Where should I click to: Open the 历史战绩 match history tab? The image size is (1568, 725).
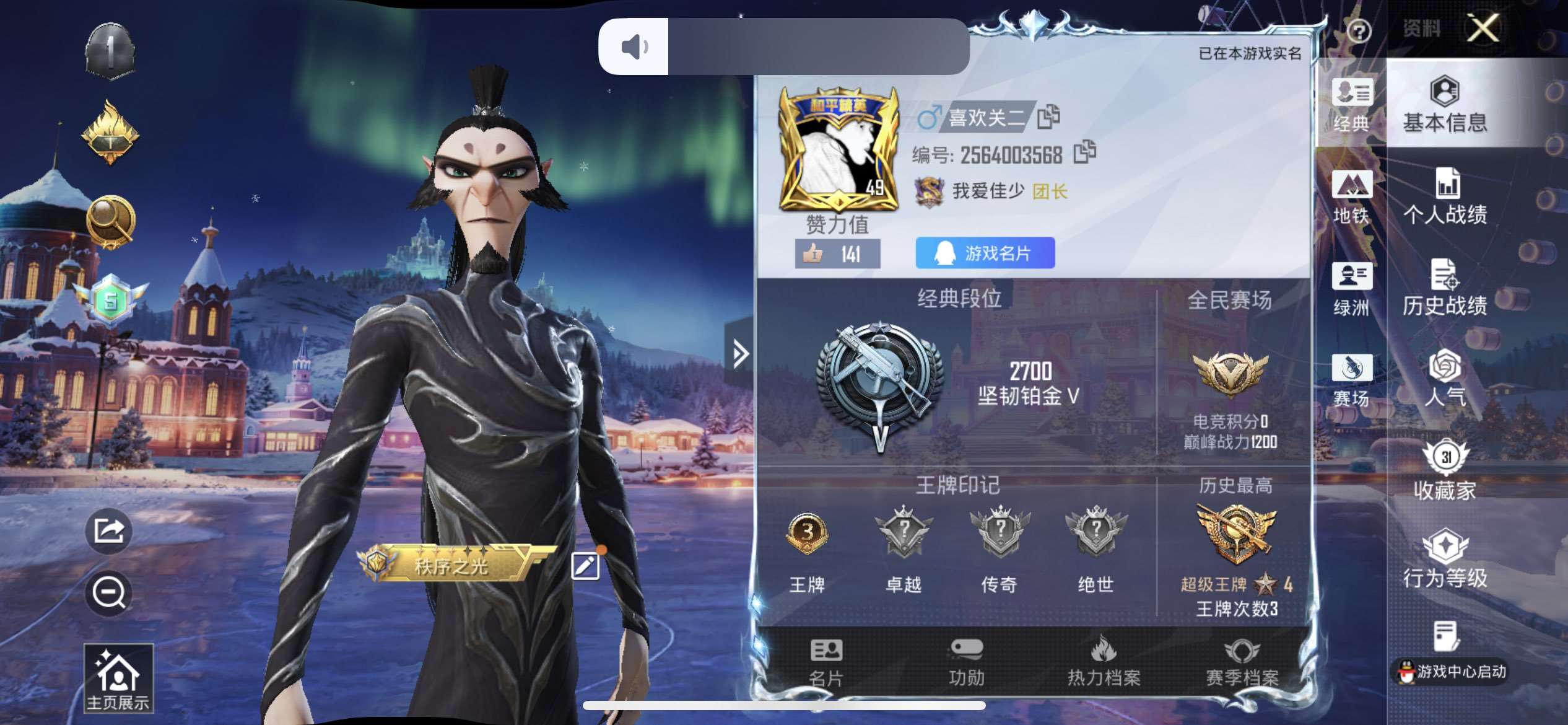point(1445,288)
